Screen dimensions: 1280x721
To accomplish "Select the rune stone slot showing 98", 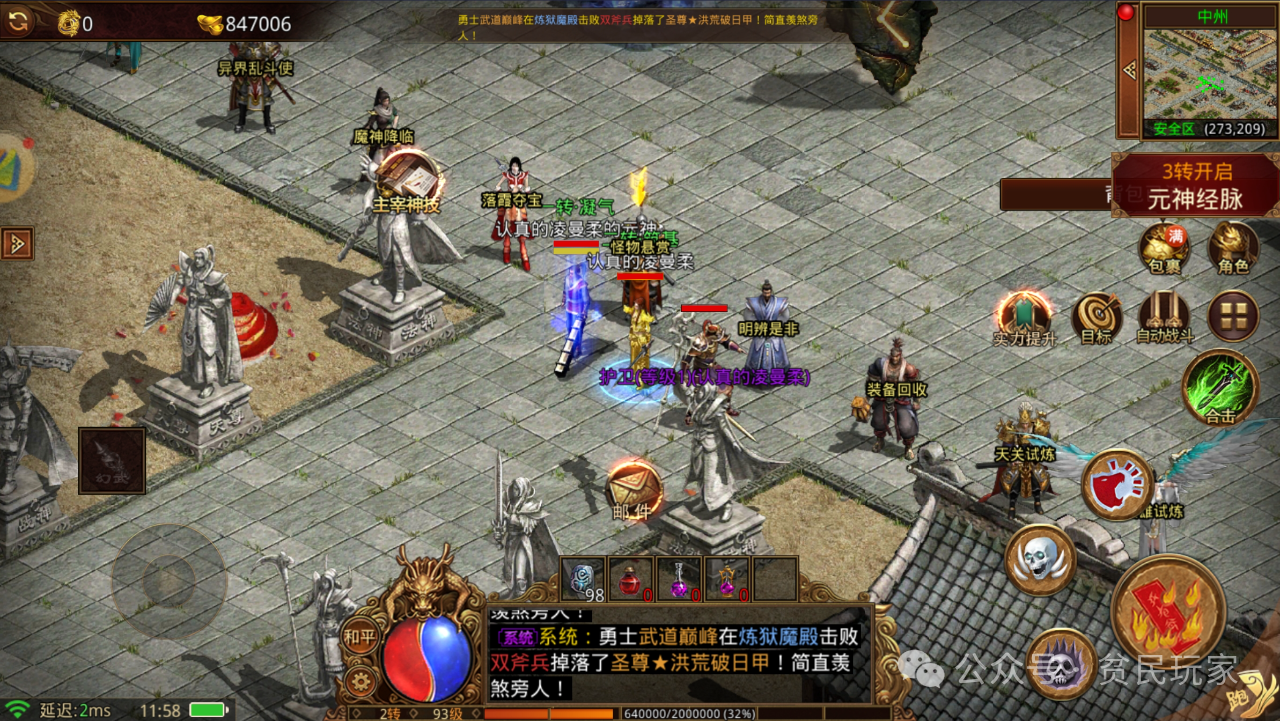I will [x=583, y=579].
